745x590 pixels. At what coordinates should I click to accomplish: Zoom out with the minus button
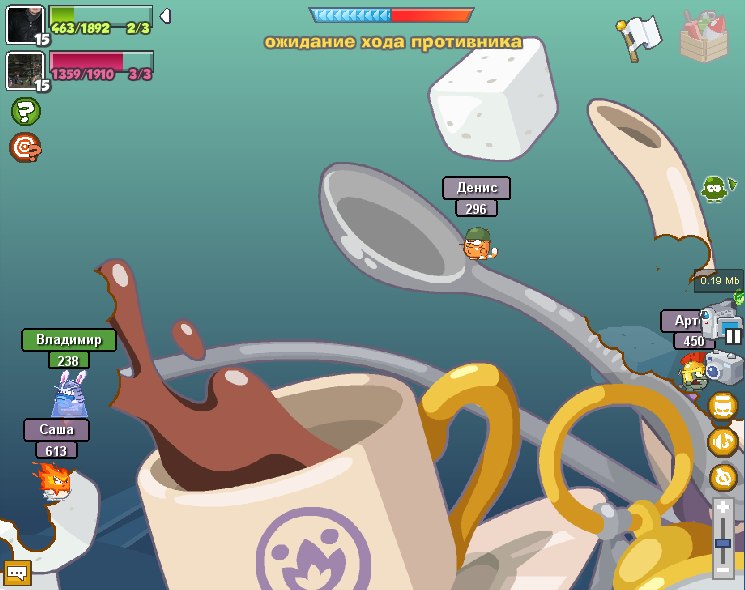click(723, 570)
